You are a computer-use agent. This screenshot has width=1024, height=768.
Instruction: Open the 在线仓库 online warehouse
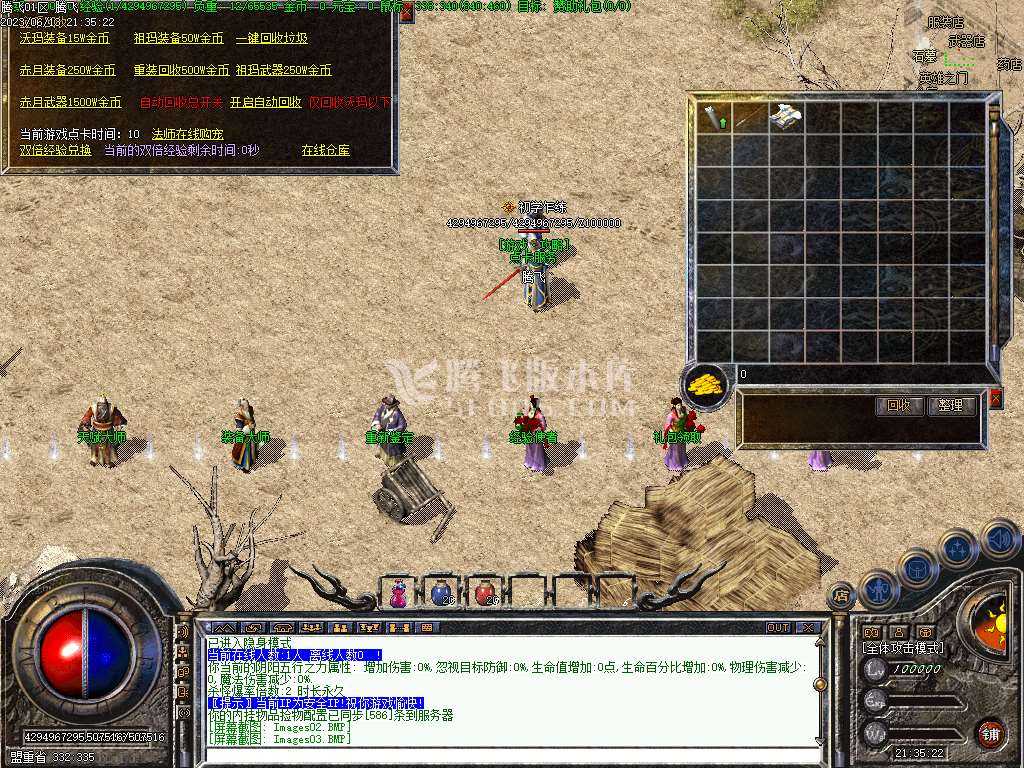(326, 151)
